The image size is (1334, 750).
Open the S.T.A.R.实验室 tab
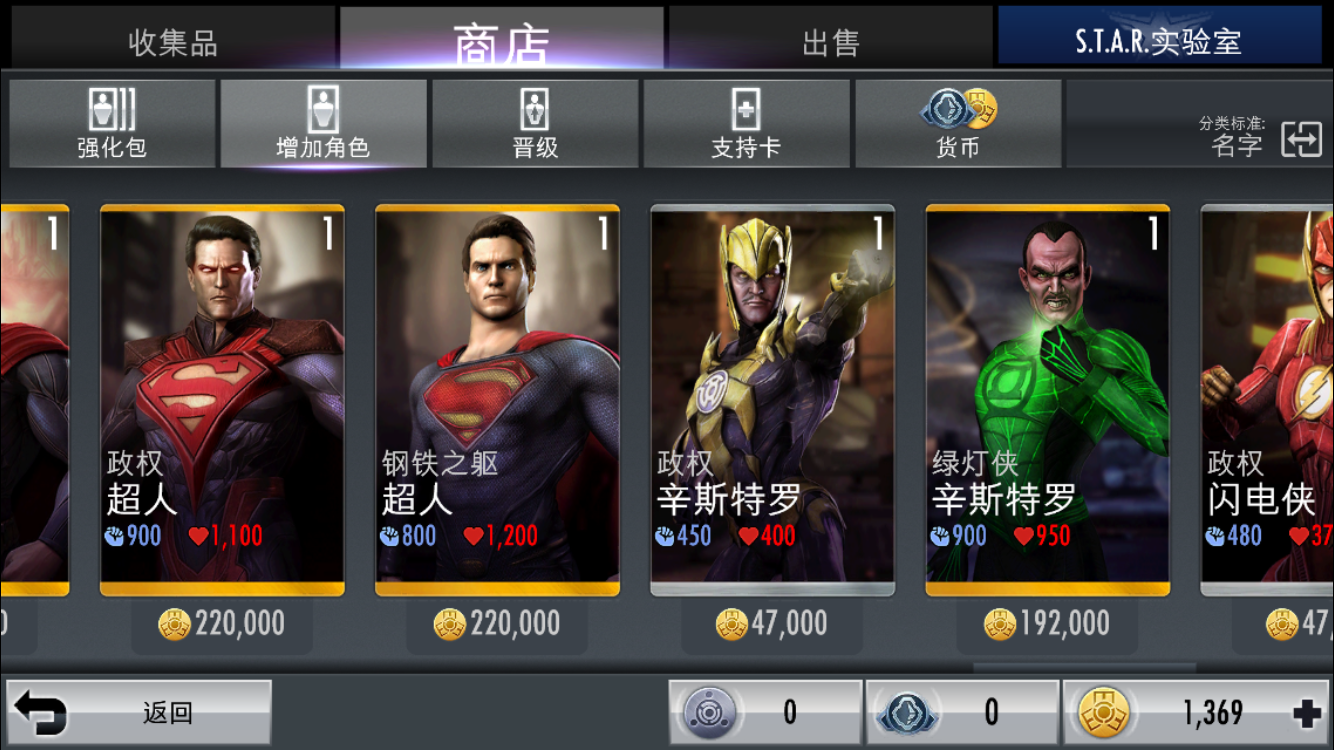tap(1158, 42)
